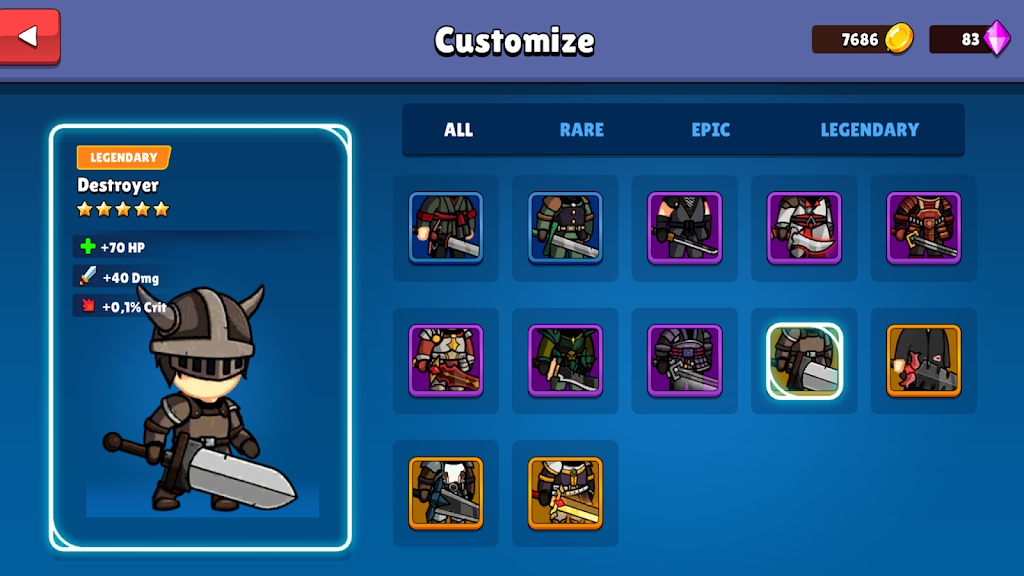Show only RARE skins
Image resolution: width=1024 pixels, height=576 pixels.
pos(581,130)
